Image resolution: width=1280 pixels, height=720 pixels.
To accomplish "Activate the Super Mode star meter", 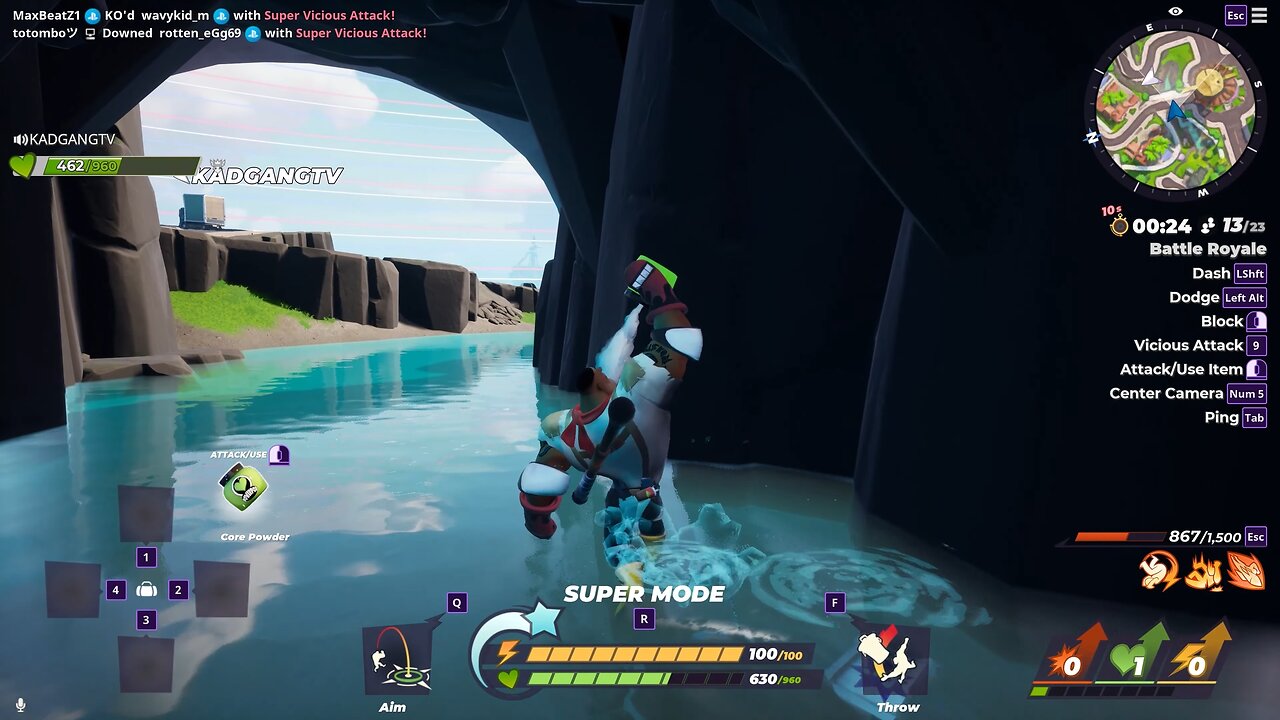I will (x=542, y=620).
